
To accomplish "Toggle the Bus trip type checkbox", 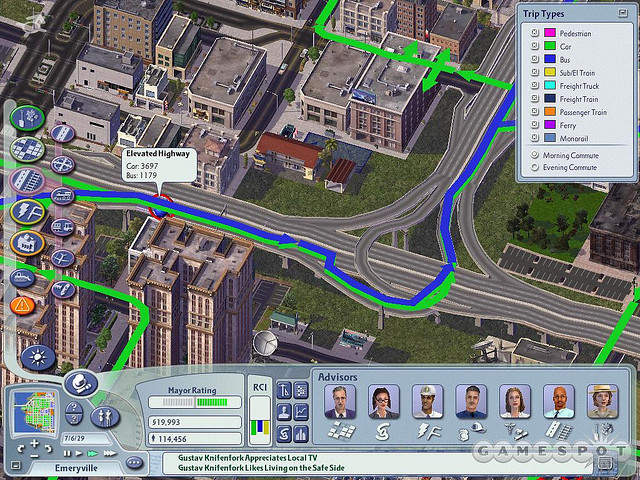I will [535, 59].
